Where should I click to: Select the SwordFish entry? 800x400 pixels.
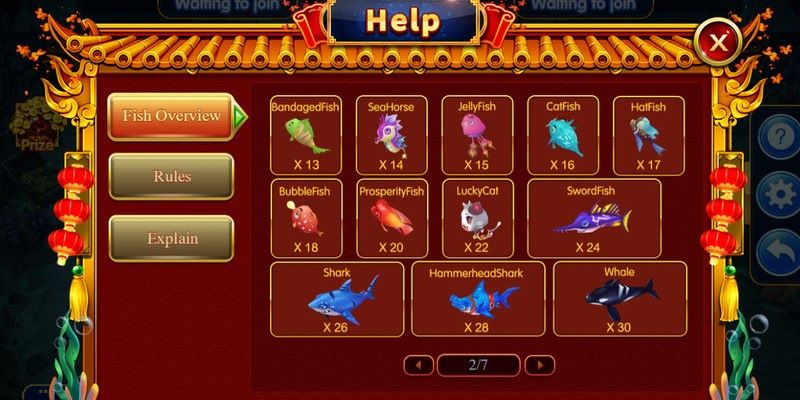[594, 217]
